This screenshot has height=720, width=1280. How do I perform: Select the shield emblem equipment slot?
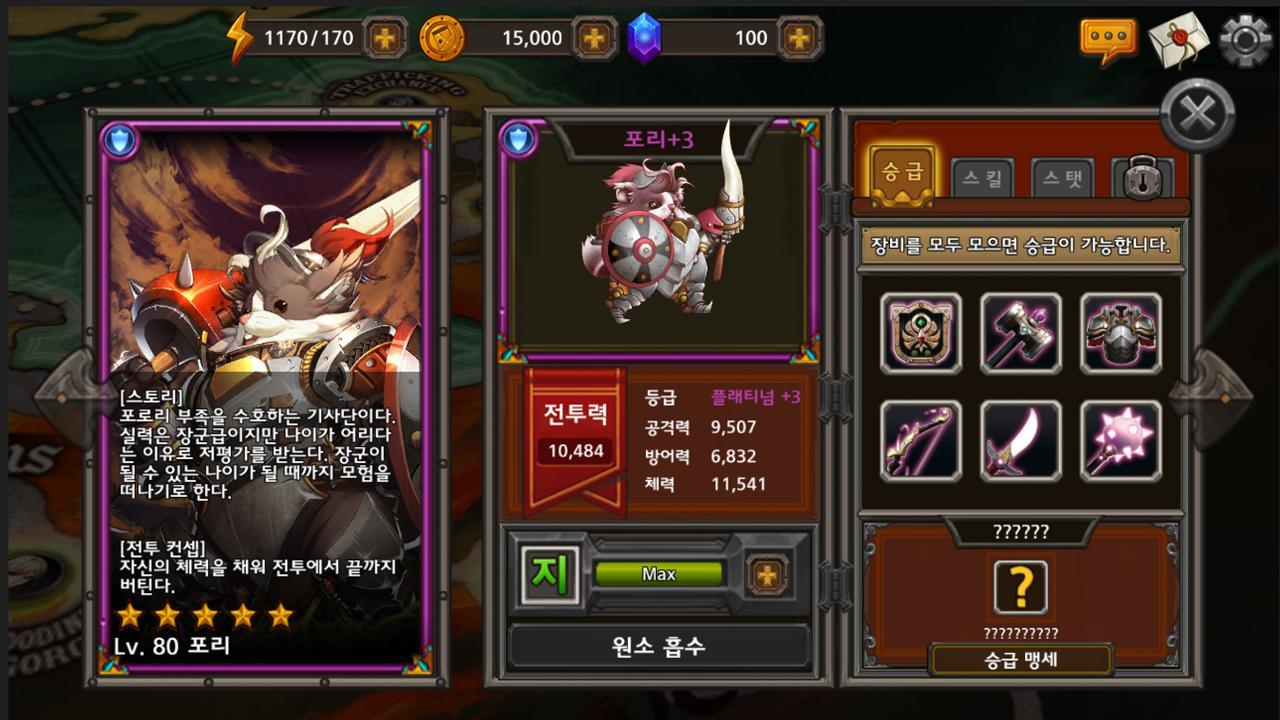click(921, 334)
